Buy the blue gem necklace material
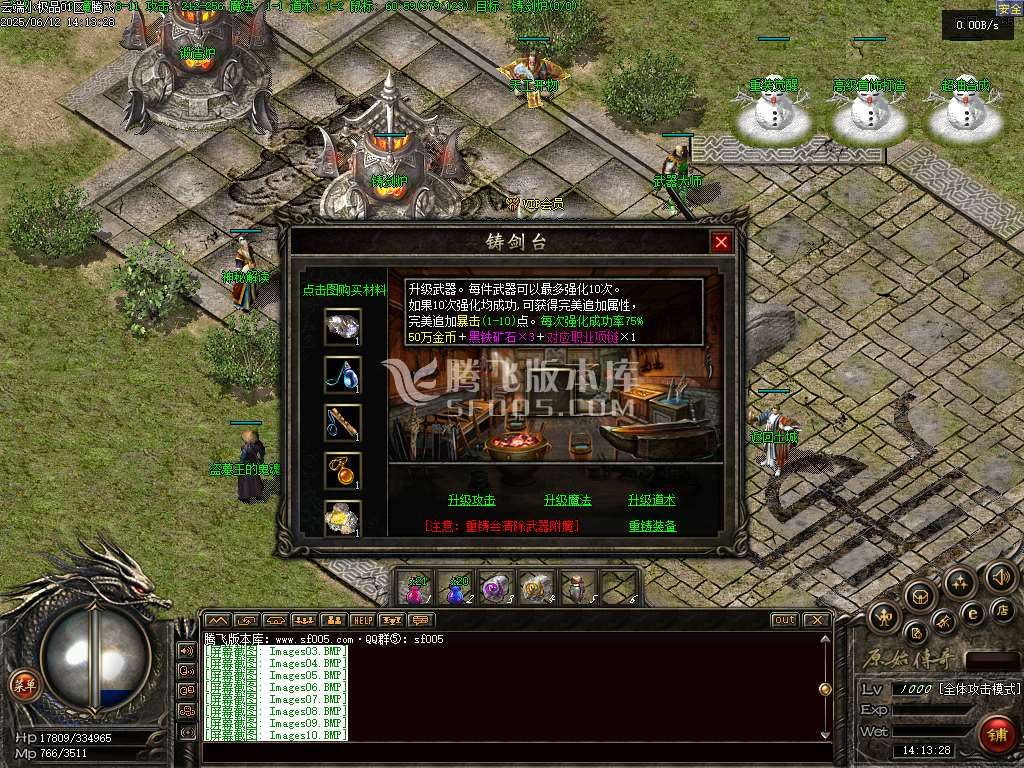Viewport: 1024px width, 768px height. tap(342, 374)
